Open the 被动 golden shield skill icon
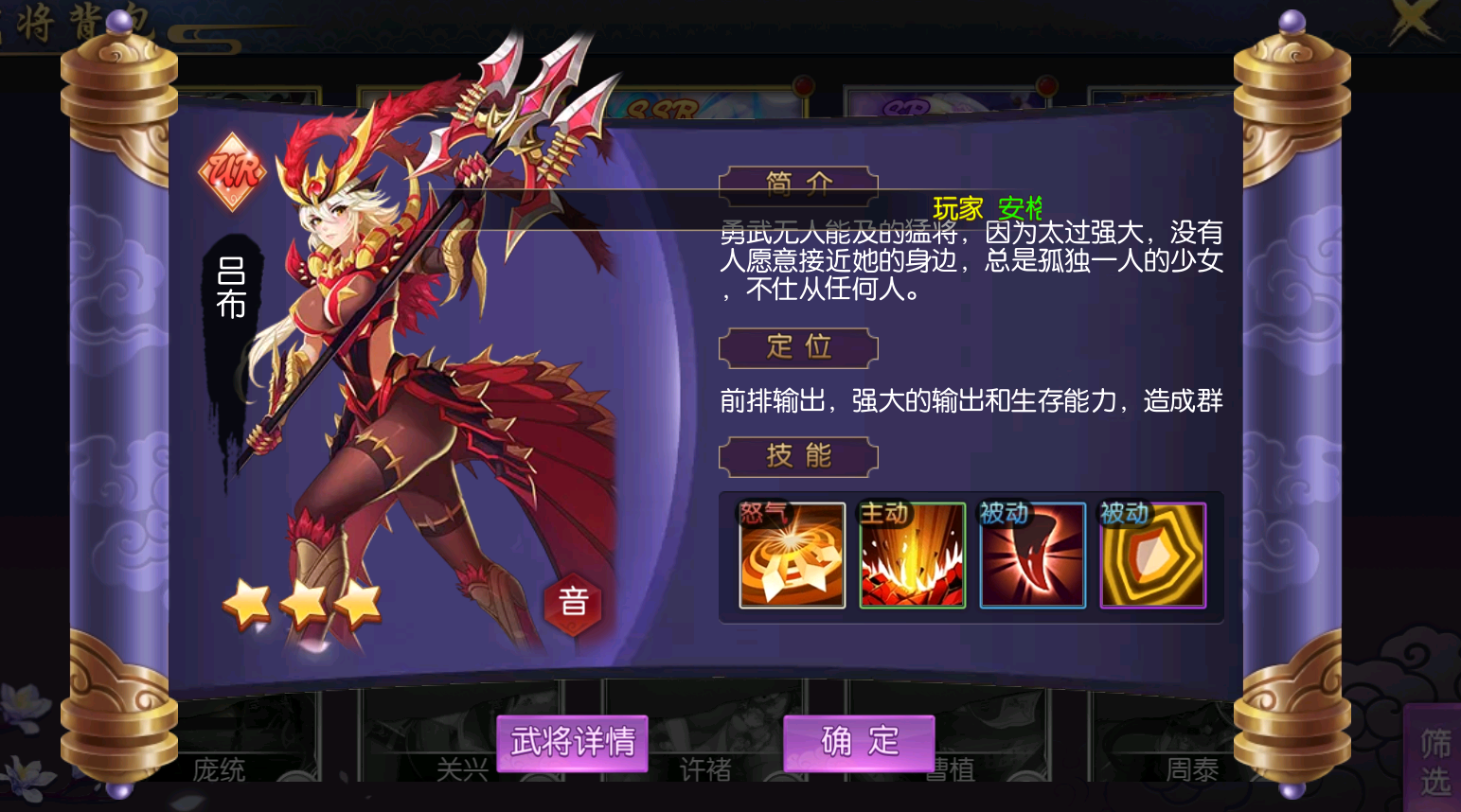Screen dimensions: 1461x812 (1151, 556)
